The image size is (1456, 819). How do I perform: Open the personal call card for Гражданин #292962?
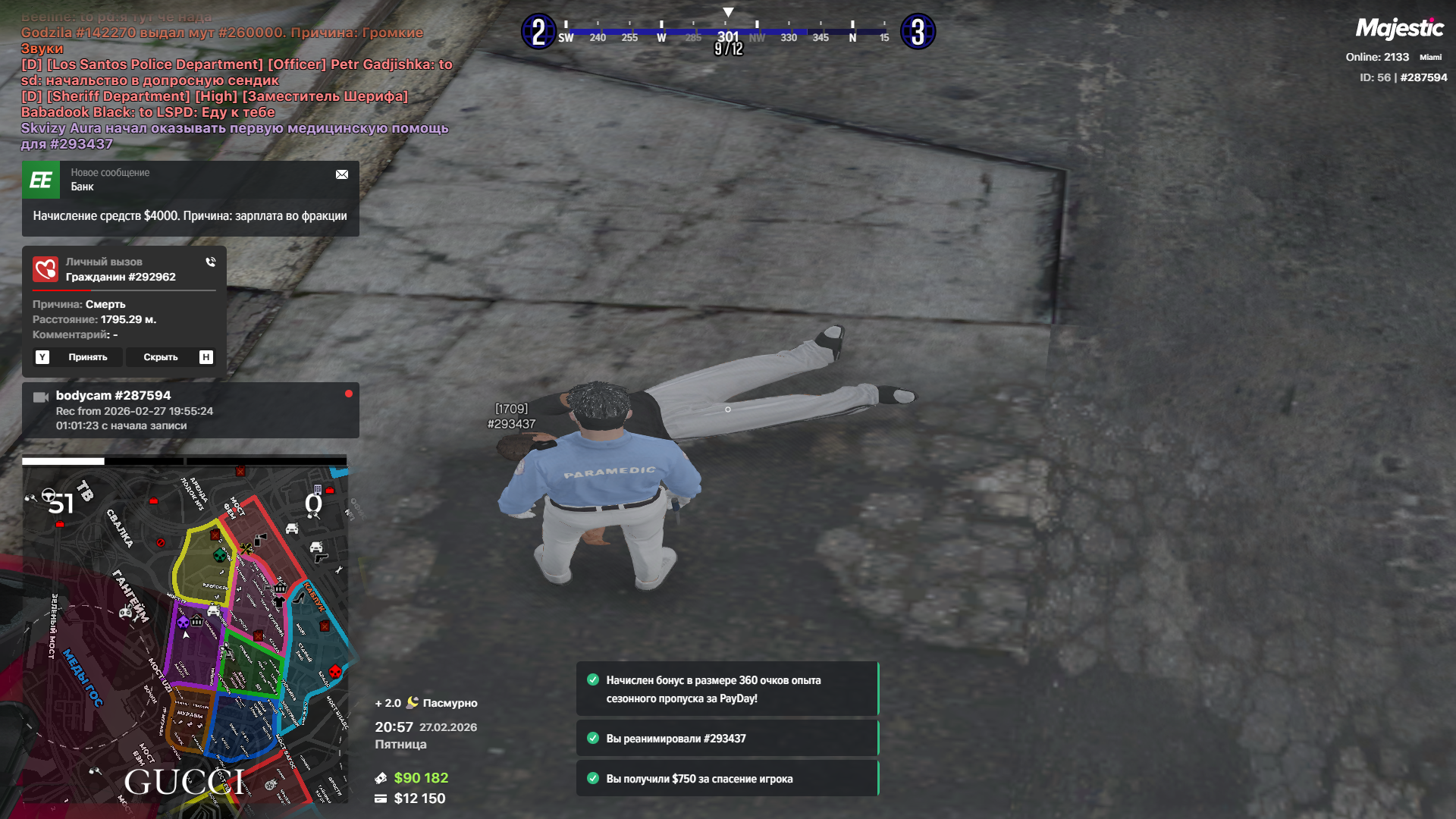[124, 303]
